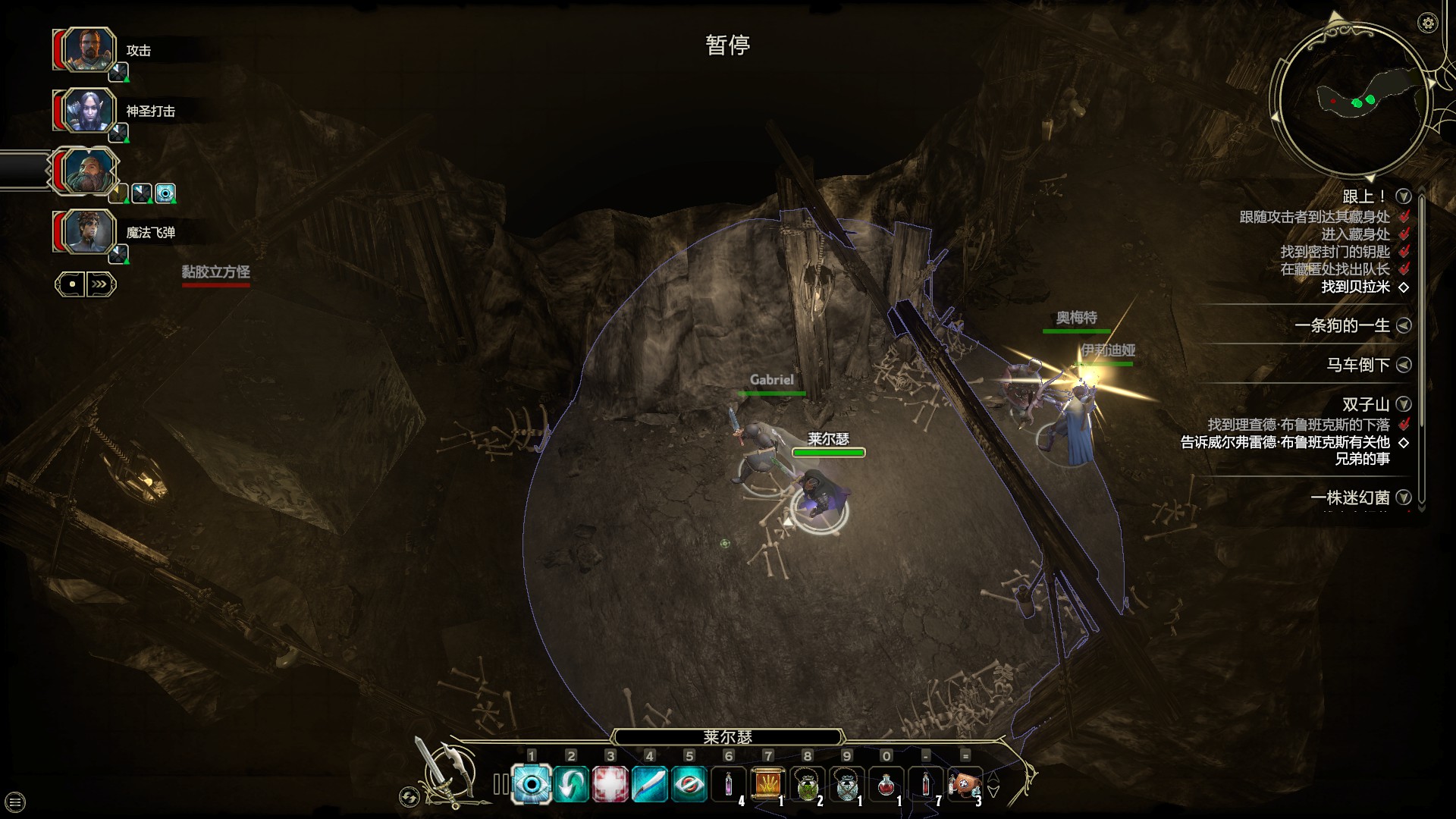This screenshot has height=819, width=1456.
Task: Choose 魔法飞弹 for the bottom party member
Action: (152, 232)
